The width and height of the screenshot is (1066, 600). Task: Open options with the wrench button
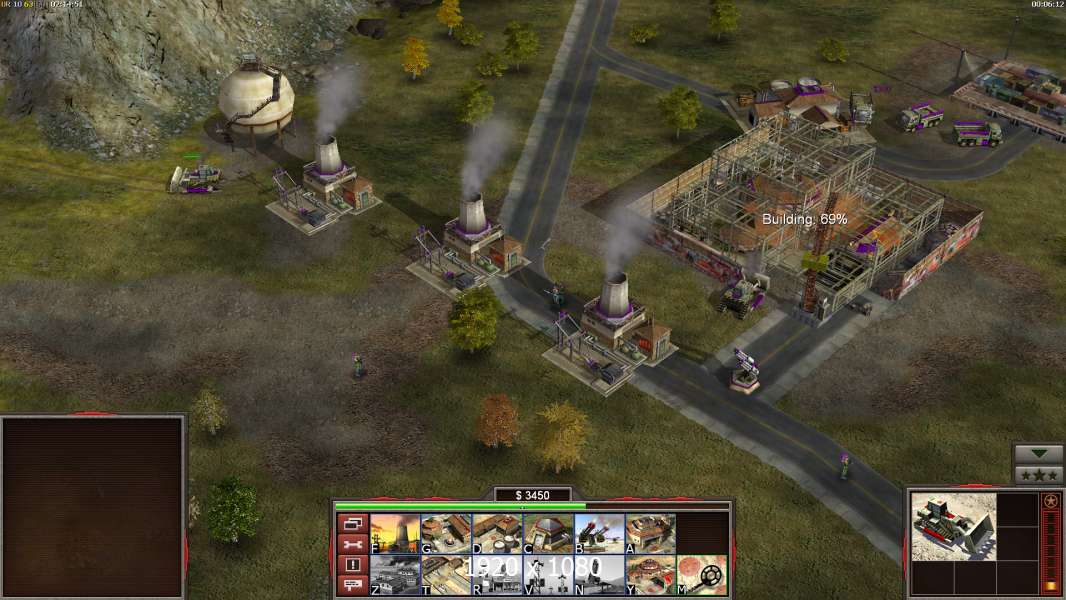(352, 544)
